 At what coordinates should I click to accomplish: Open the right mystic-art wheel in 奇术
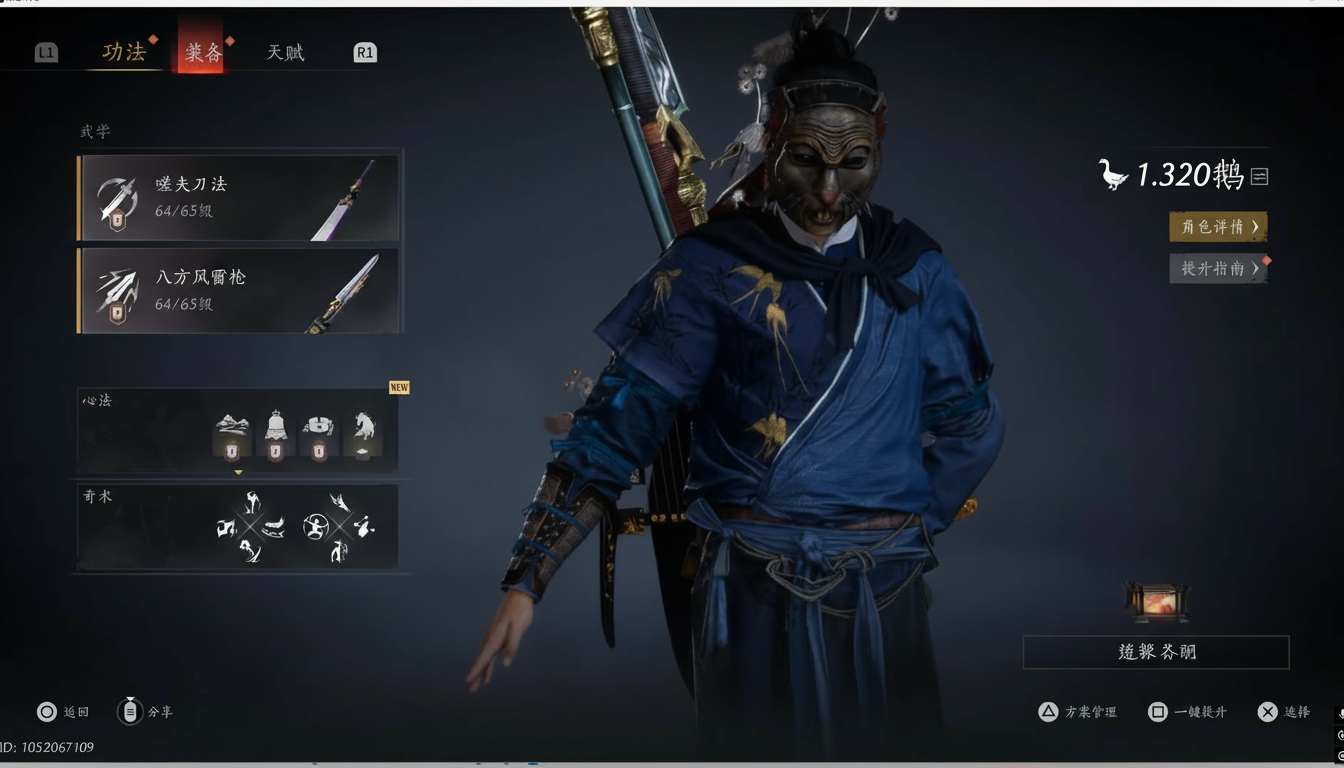[338, 526]
